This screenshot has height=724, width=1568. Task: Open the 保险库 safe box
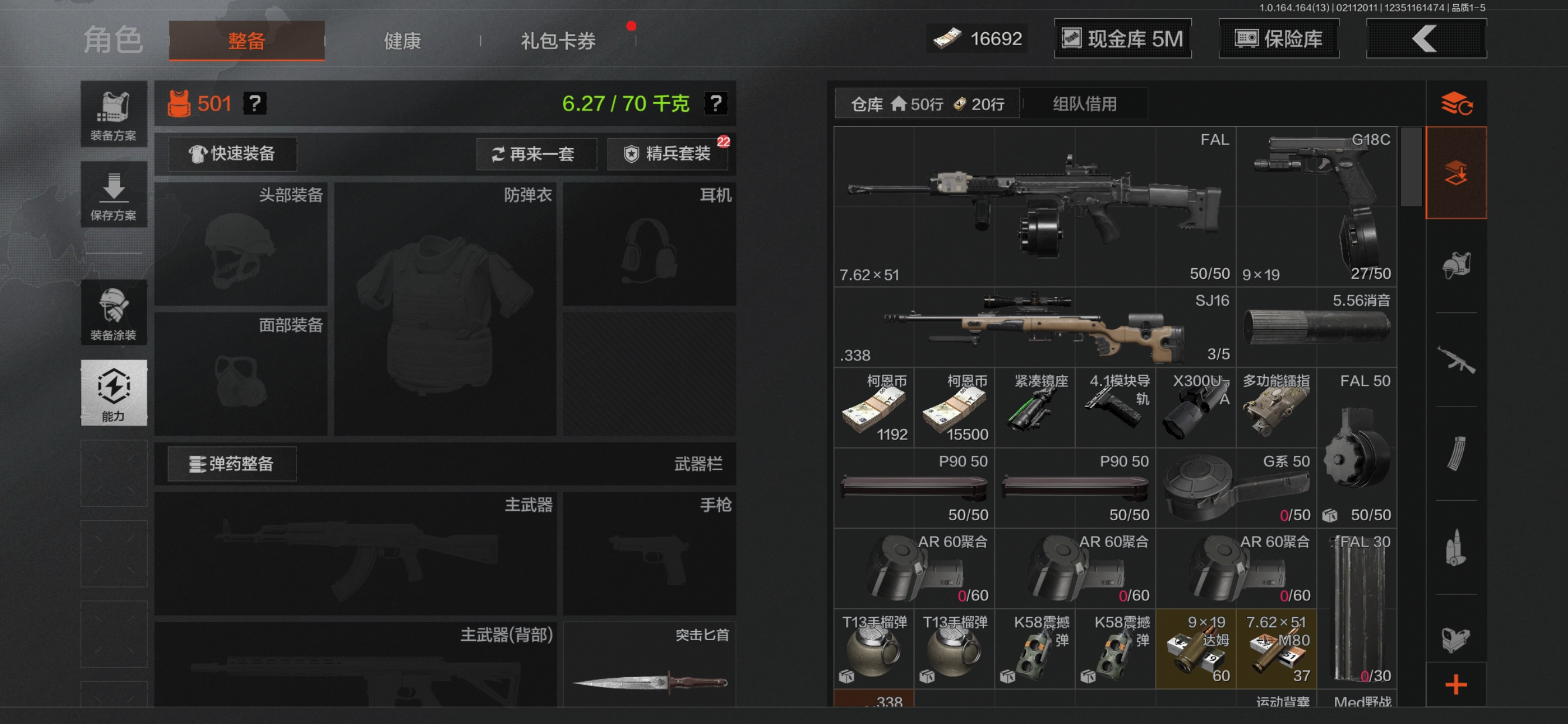1279,39
